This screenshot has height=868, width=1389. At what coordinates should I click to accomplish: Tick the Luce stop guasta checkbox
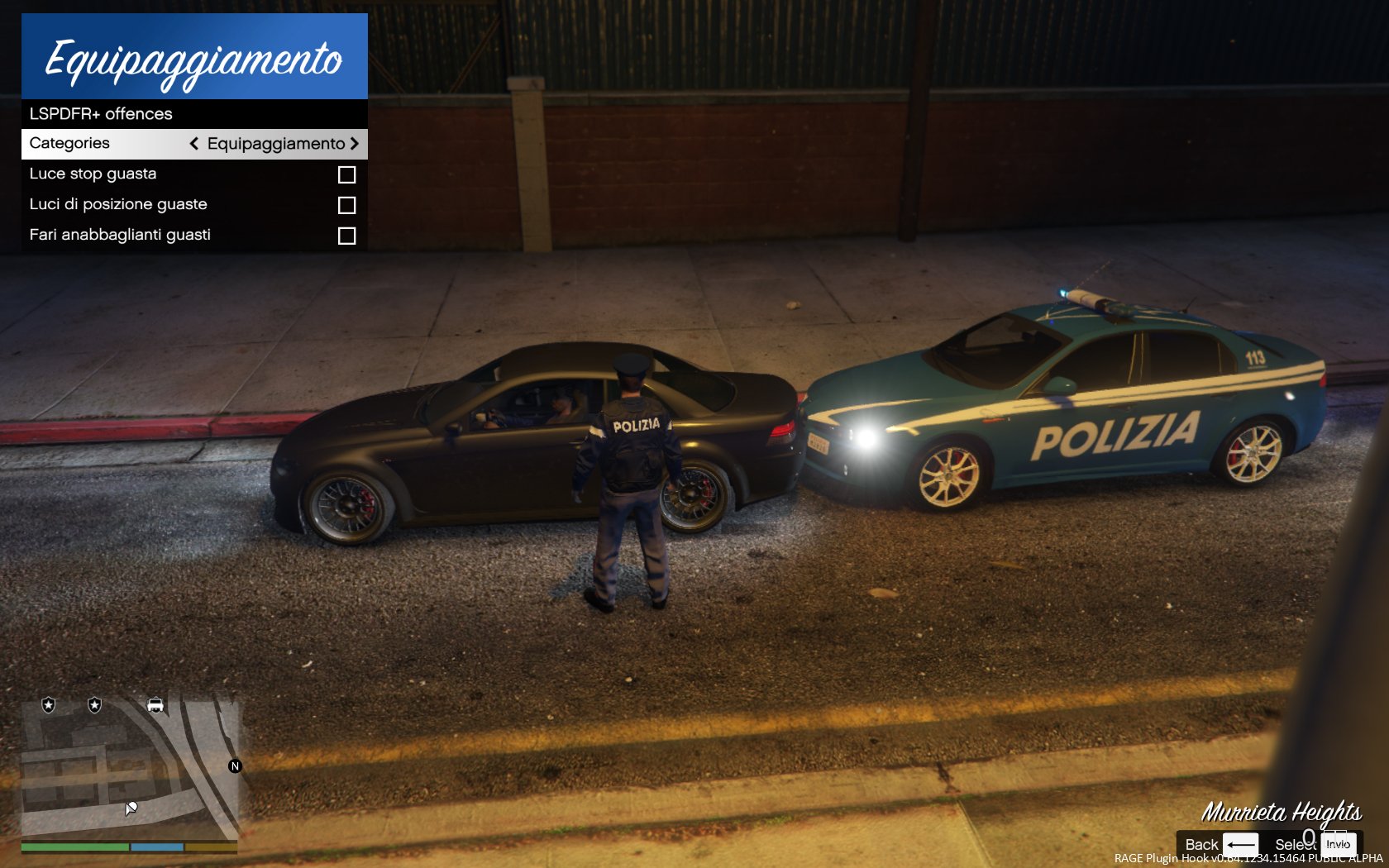[x=347, y=174]
